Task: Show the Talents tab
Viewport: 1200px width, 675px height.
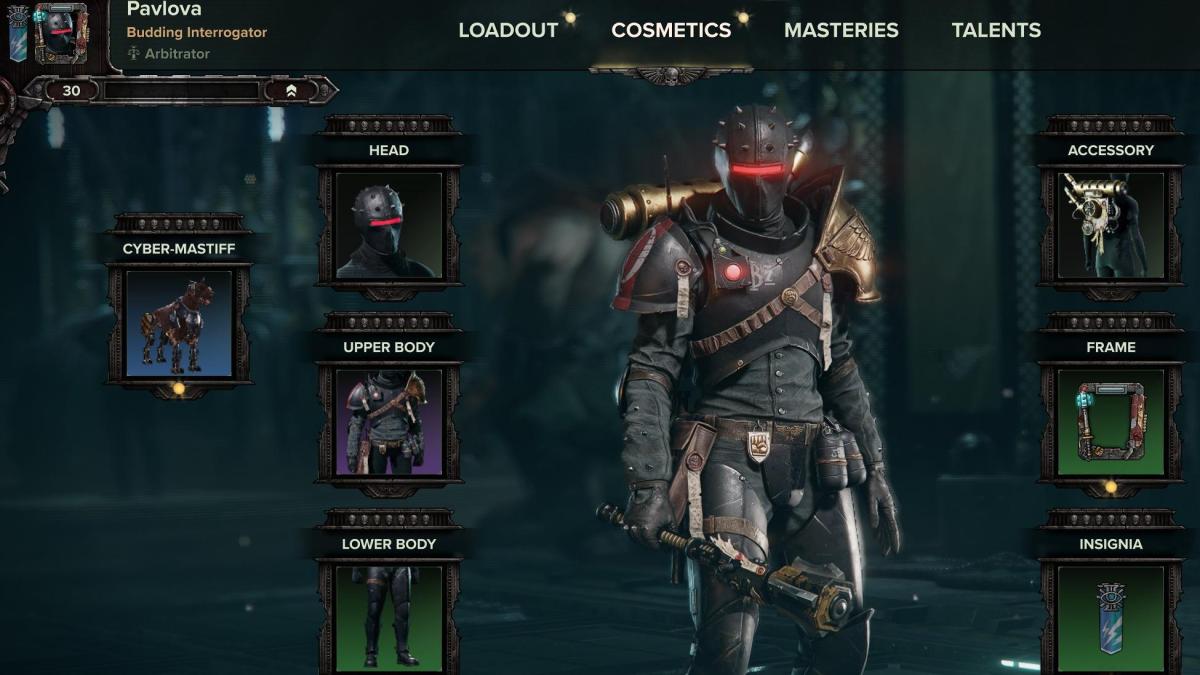Action: click(x=996, y=30)
